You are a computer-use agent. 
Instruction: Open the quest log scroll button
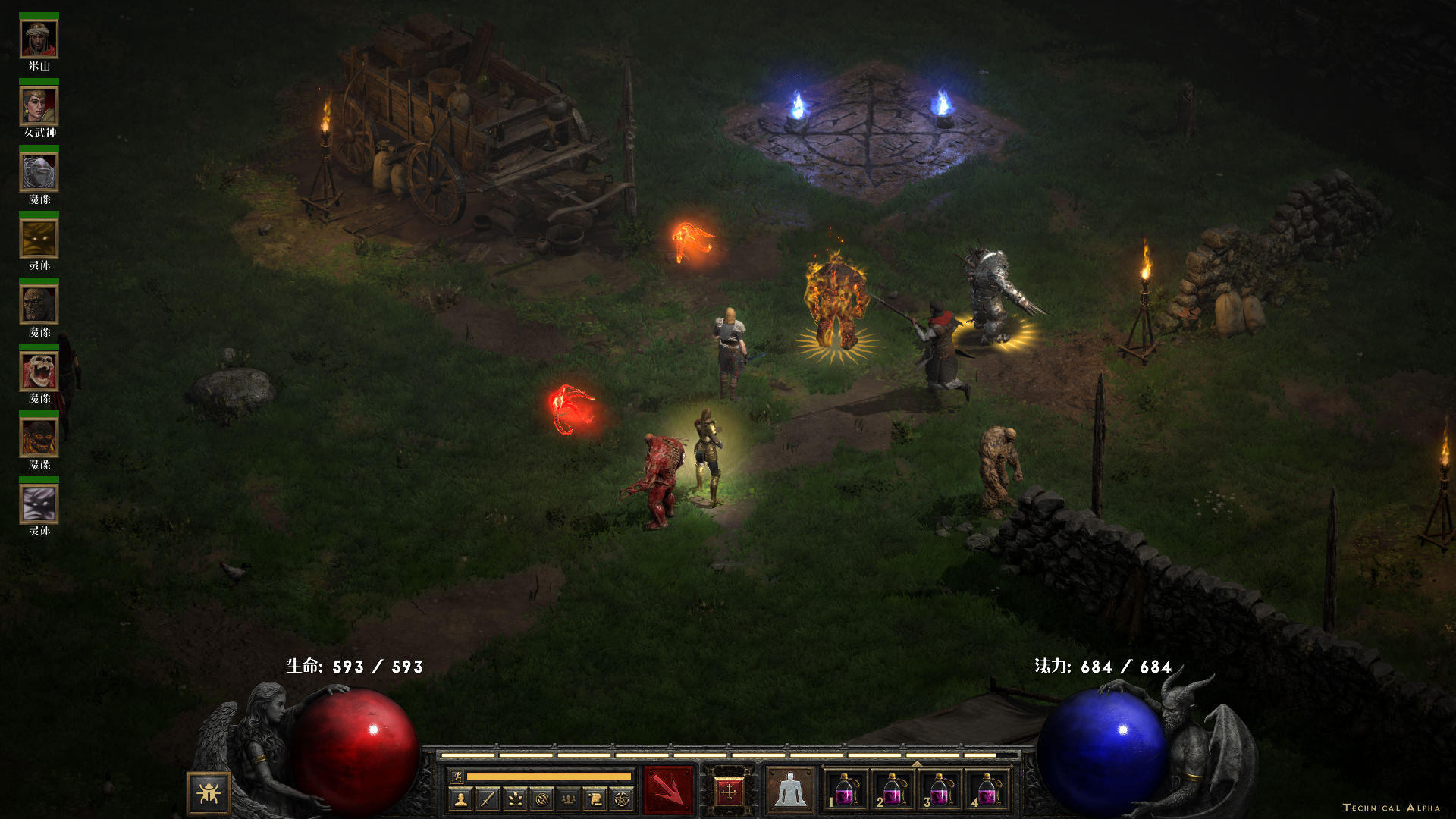click(x=595, y=799)
